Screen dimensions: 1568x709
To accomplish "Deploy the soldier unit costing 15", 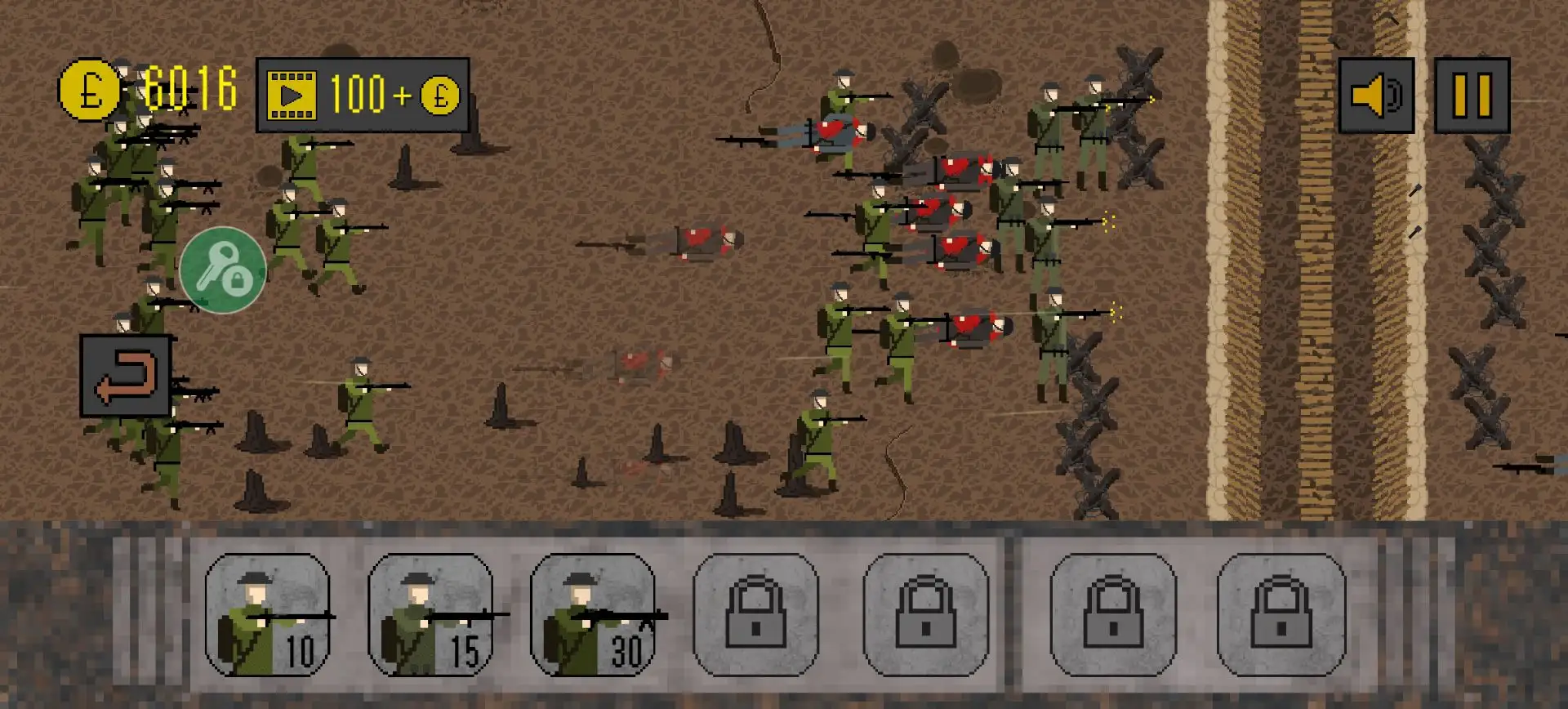I will [x=430, y=615].
